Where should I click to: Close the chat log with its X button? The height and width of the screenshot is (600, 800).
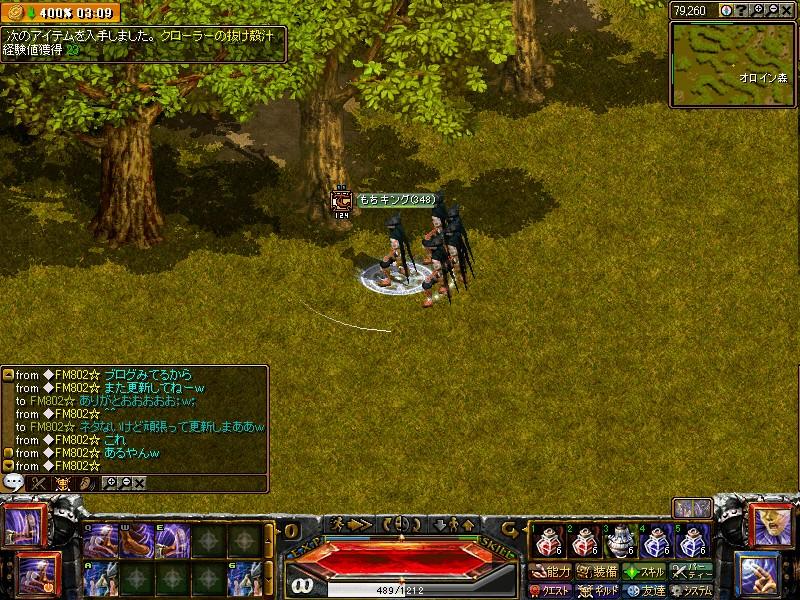(x=139, y=483)
